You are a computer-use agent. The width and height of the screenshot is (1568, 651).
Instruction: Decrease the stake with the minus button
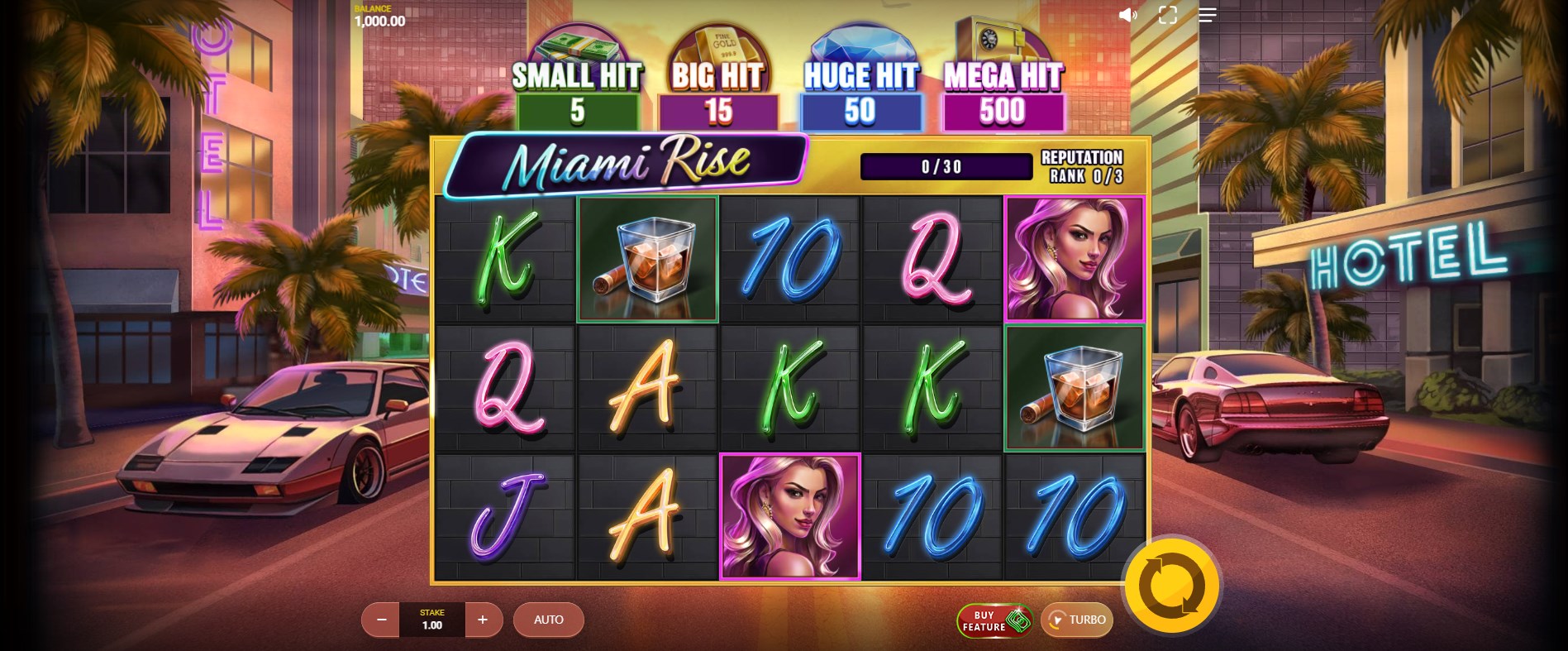click(x=381, y=620)
